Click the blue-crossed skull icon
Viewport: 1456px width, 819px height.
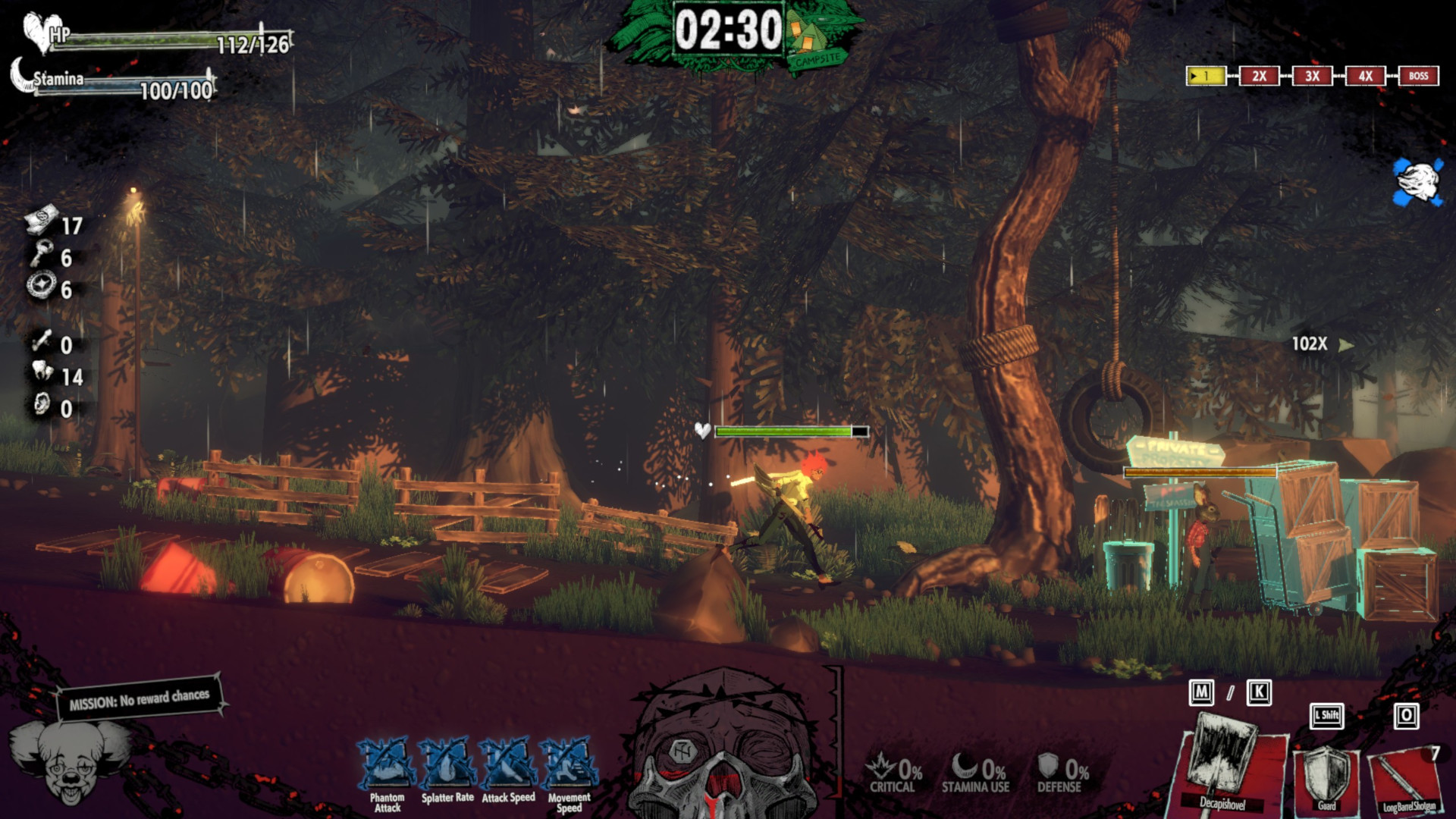tap(1417, 182)
